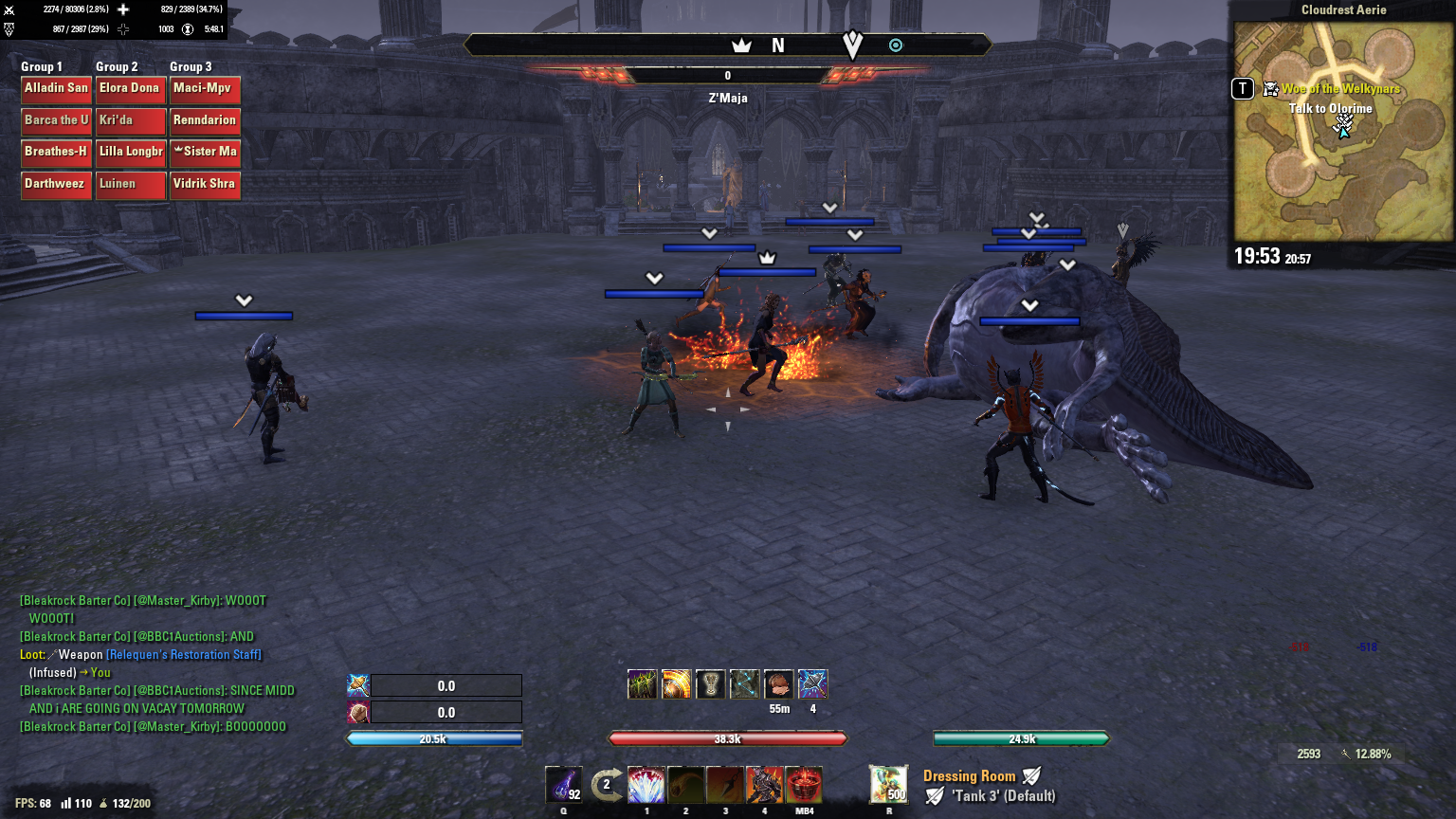Click the red cauldron ability on MB4
Image resolution: width=1456 pixels, height=819 pixels.
pos(802,787)
